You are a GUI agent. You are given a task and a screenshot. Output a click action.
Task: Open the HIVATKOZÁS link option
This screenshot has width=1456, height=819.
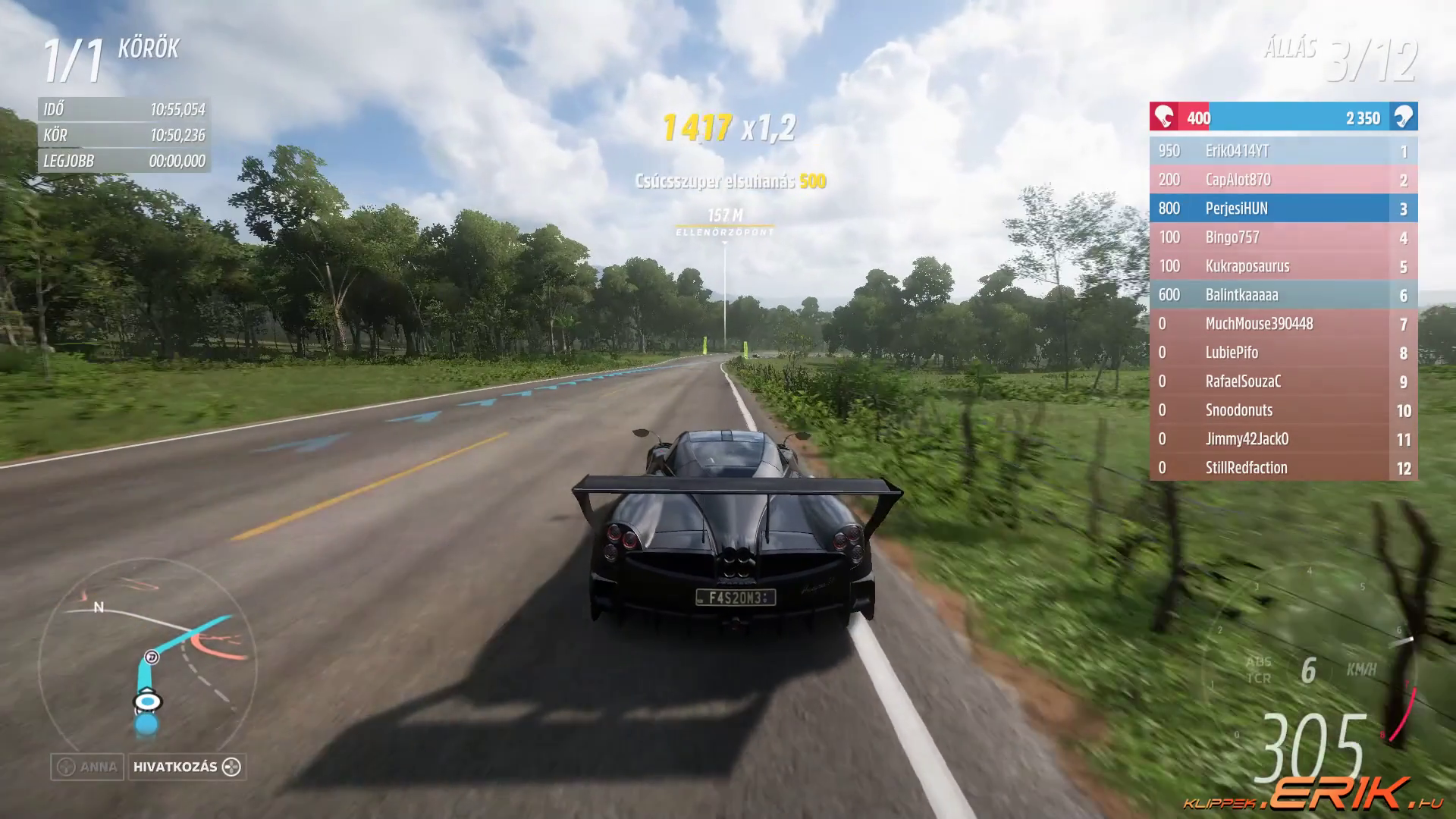coord(187,767)
